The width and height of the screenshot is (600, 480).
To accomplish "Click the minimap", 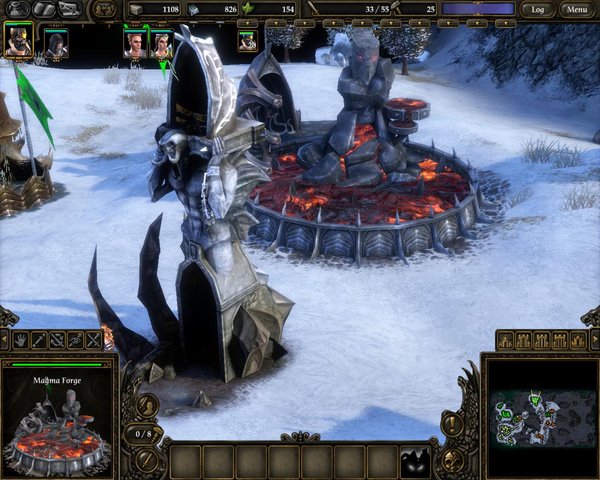I will point(539,416).
